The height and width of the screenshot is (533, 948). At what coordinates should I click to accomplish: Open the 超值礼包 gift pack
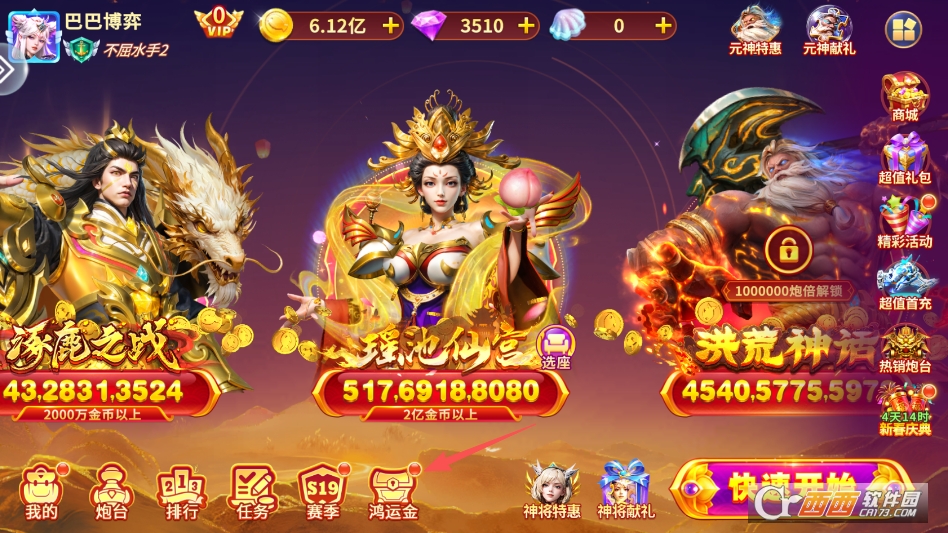coord(904,160)
